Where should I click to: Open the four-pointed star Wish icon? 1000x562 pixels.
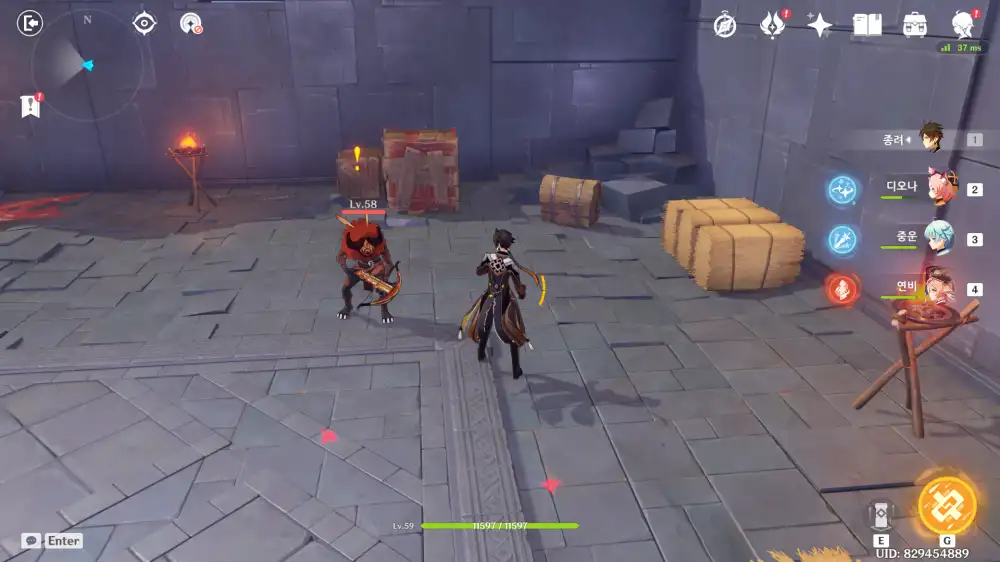819,26
